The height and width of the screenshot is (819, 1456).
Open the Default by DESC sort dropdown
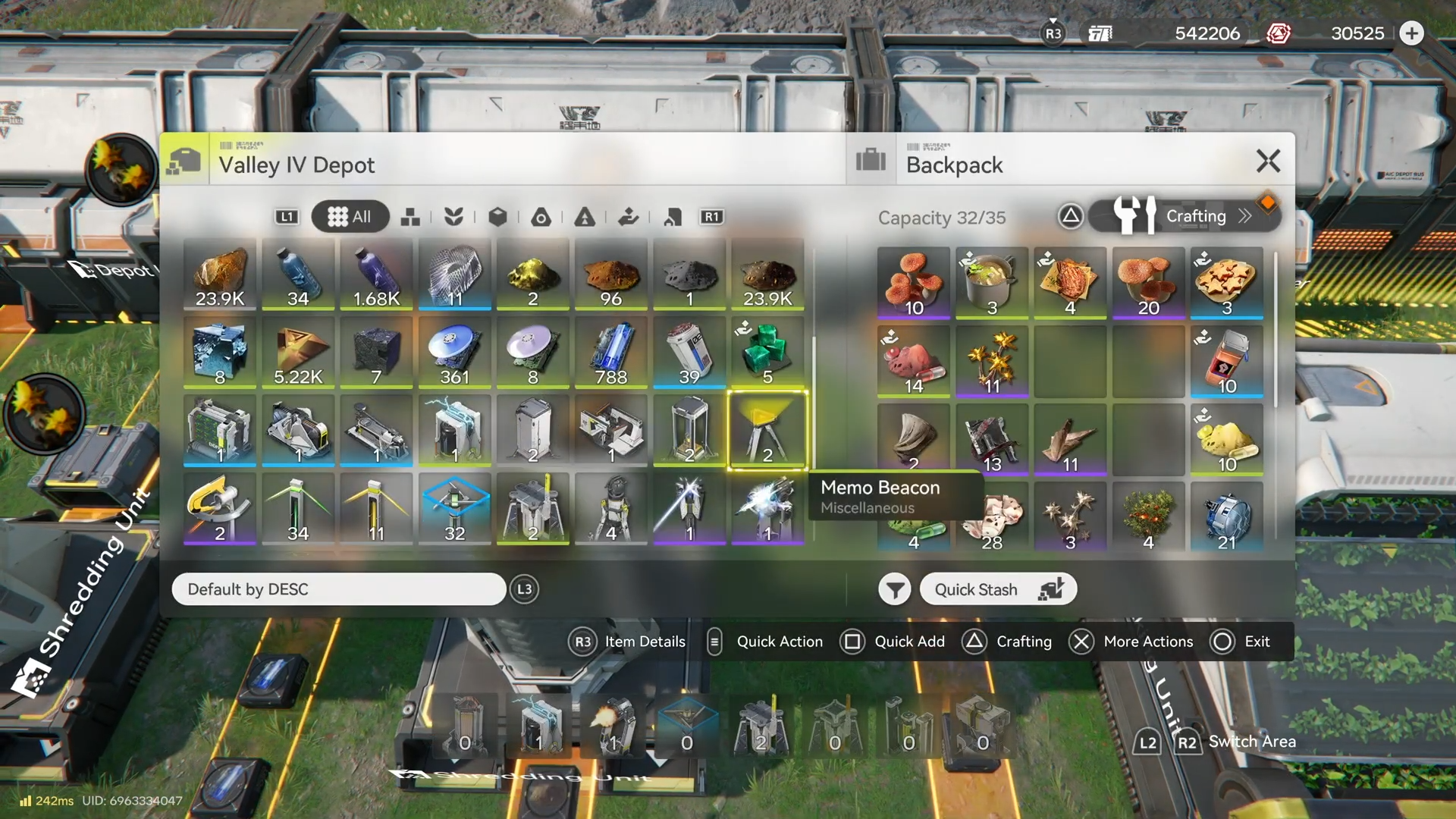pos(338,589)
